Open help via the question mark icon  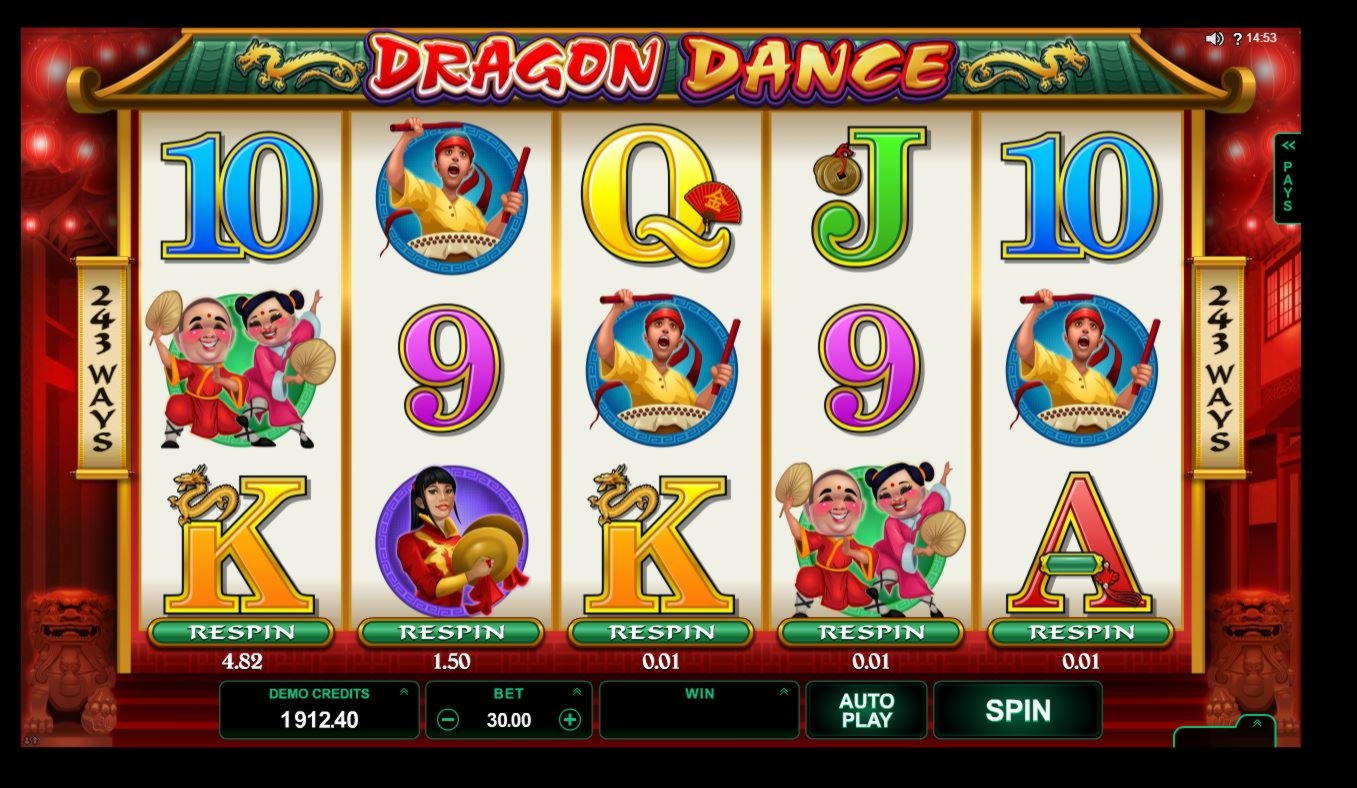(x=1237, y=39)
